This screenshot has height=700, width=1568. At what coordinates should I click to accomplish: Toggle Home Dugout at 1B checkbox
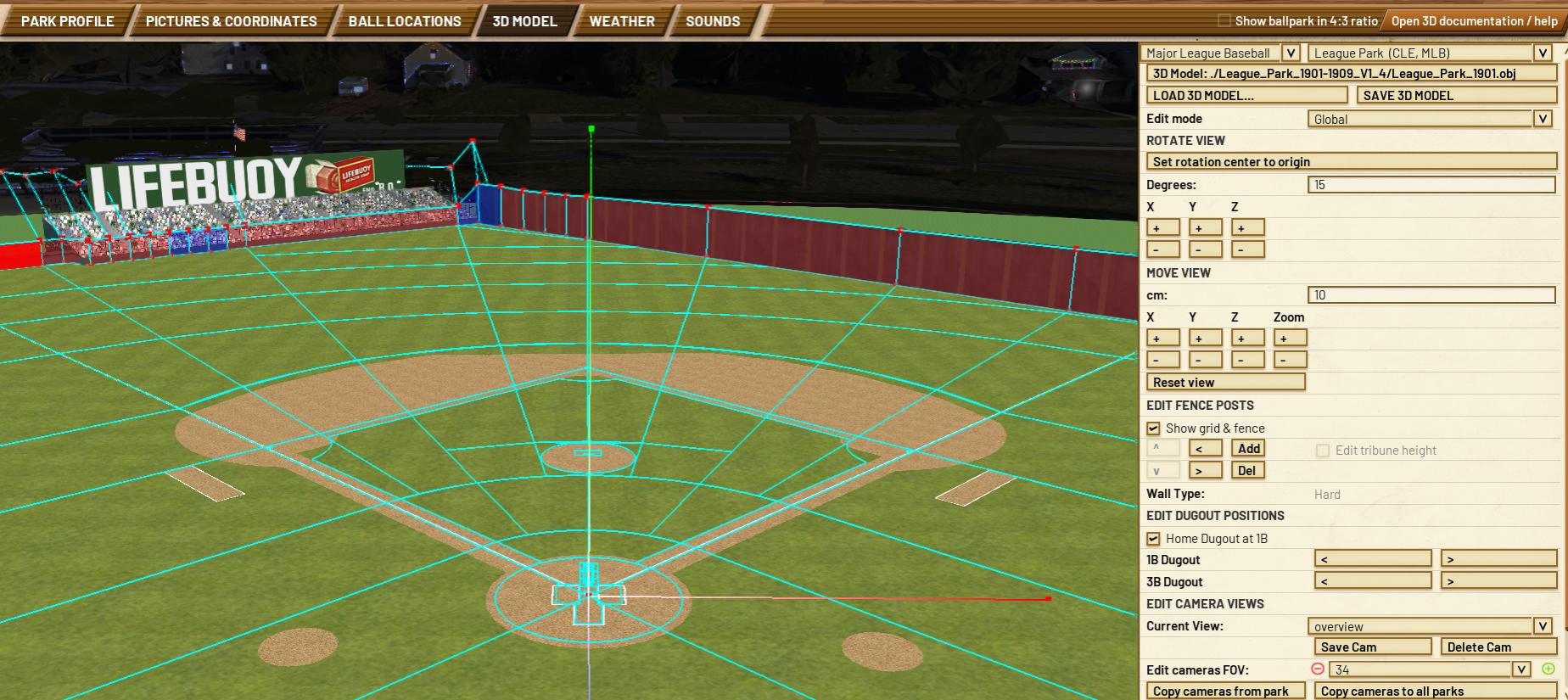(x=1153, y=539)
